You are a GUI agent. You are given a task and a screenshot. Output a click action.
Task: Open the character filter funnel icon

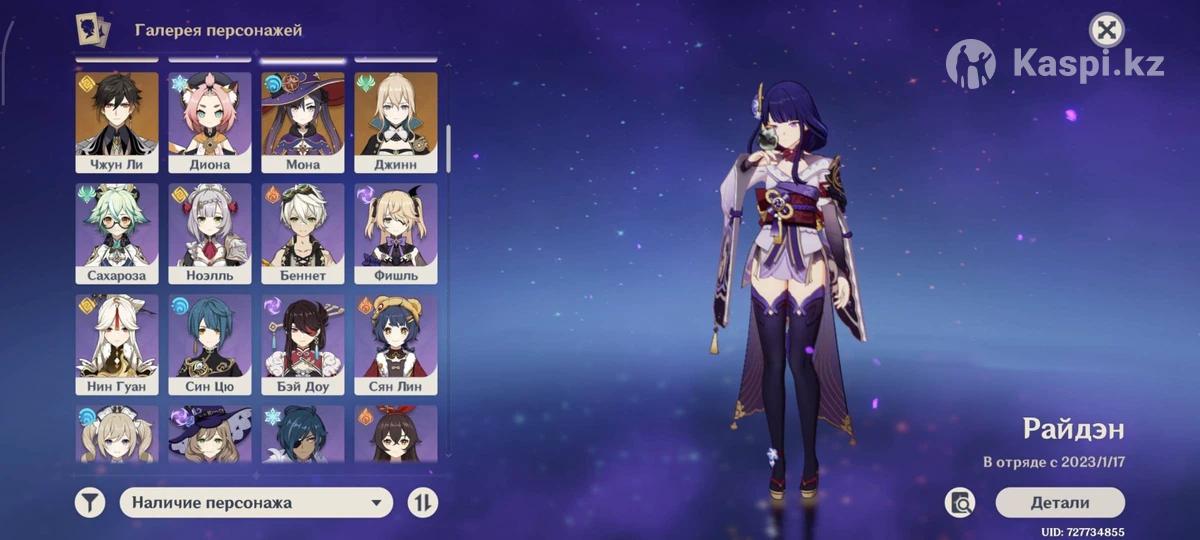point(90,503)
